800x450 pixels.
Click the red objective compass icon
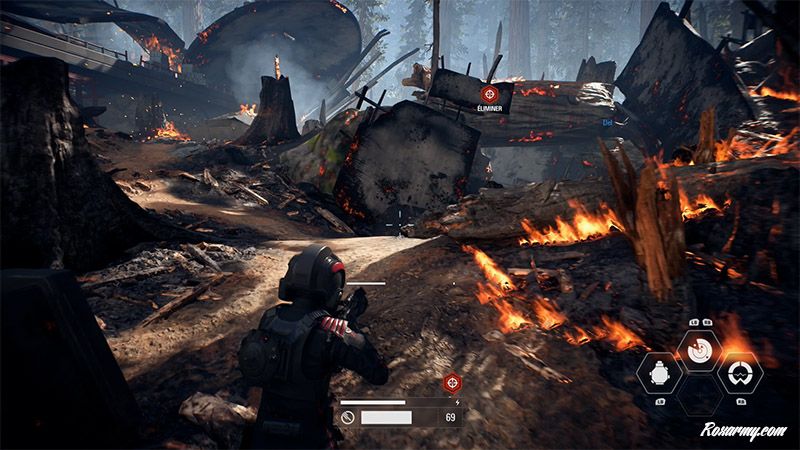tap(452, 383)
